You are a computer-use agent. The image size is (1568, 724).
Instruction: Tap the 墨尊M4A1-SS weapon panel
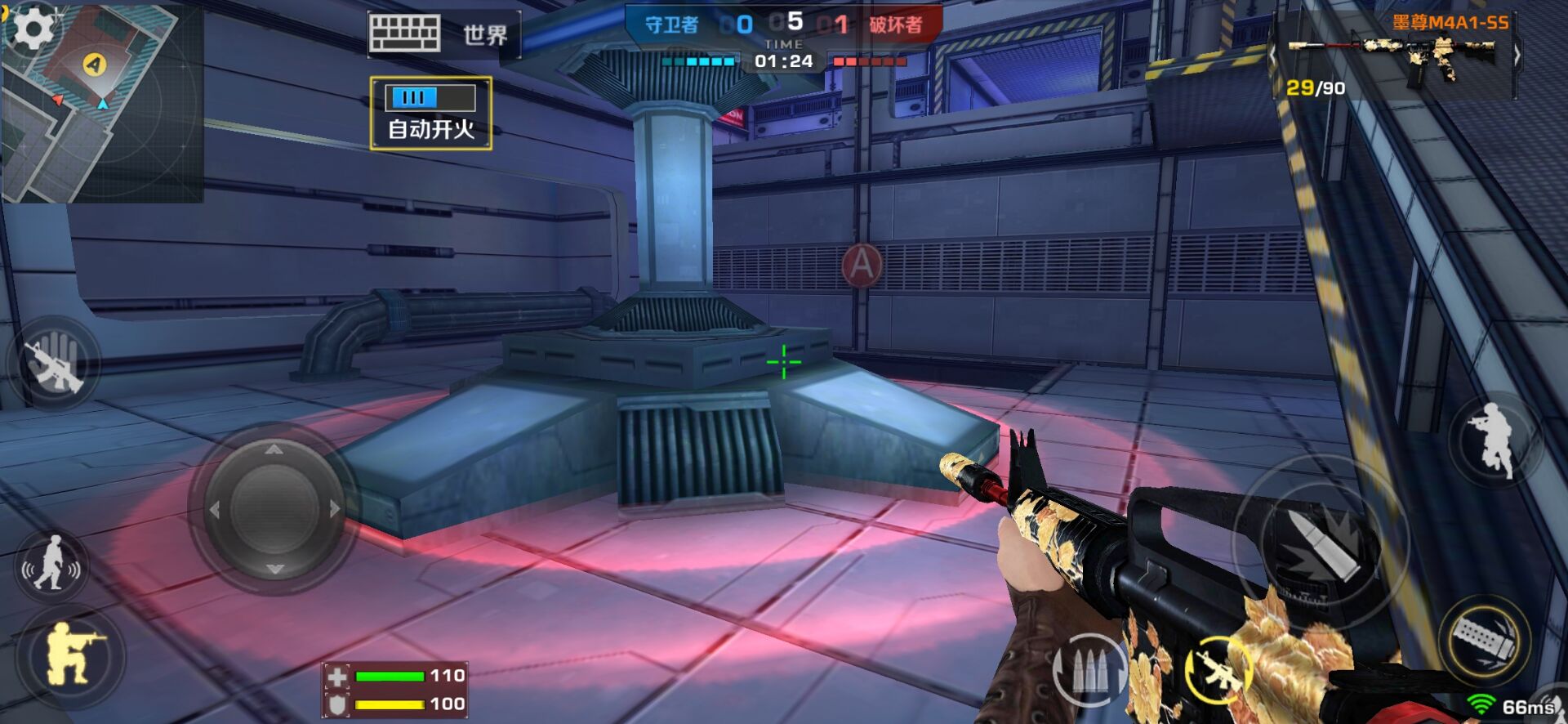pos(1395,56)
